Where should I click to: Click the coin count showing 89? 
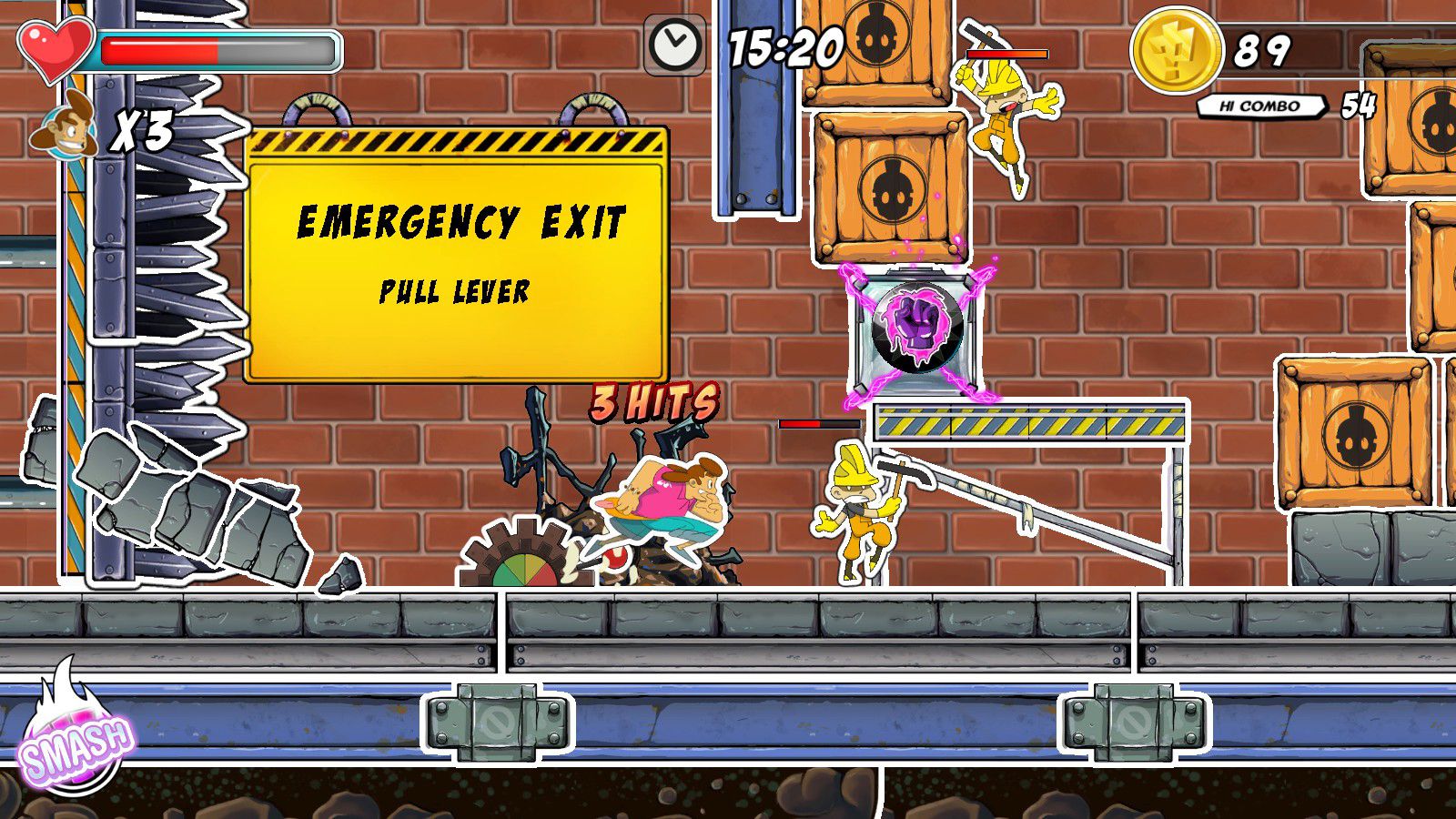pos(1267,48)
